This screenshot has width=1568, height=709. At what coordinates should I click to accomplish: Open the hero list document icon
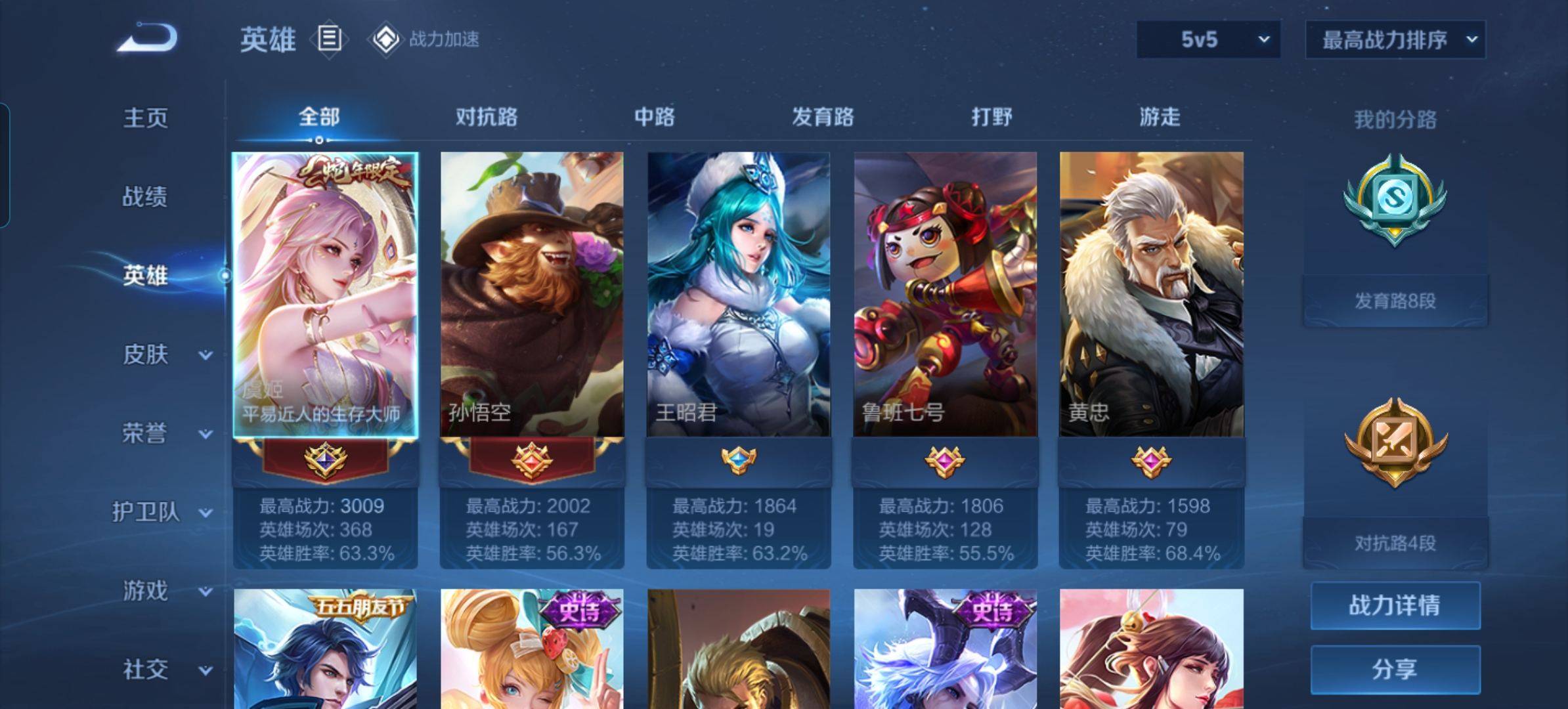pos(329,39)
